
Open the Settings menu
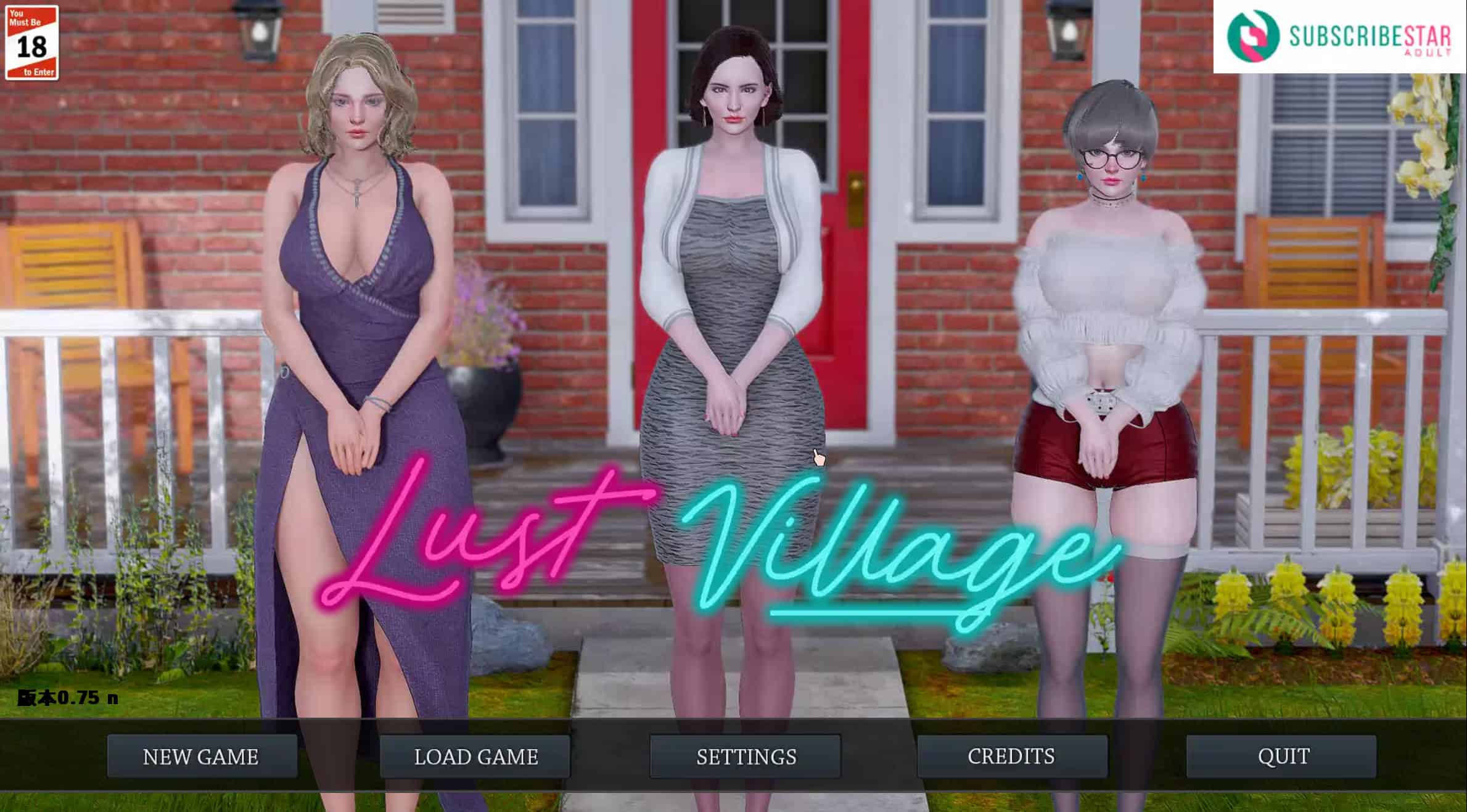coord(746,756)
